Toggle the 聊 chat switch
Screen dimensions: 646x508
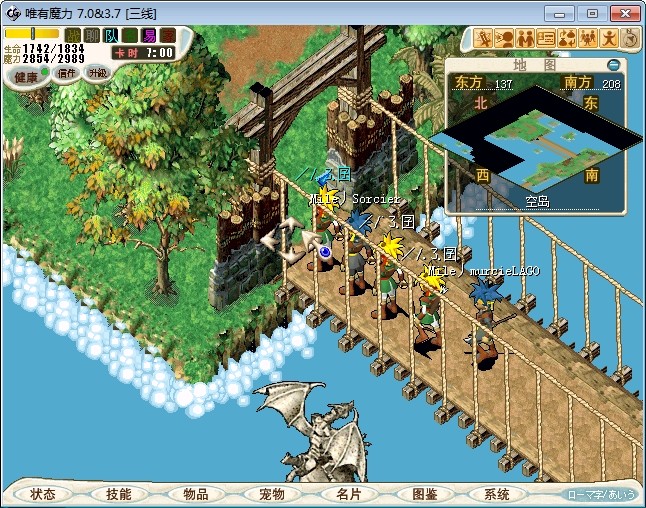click(92, 36)
